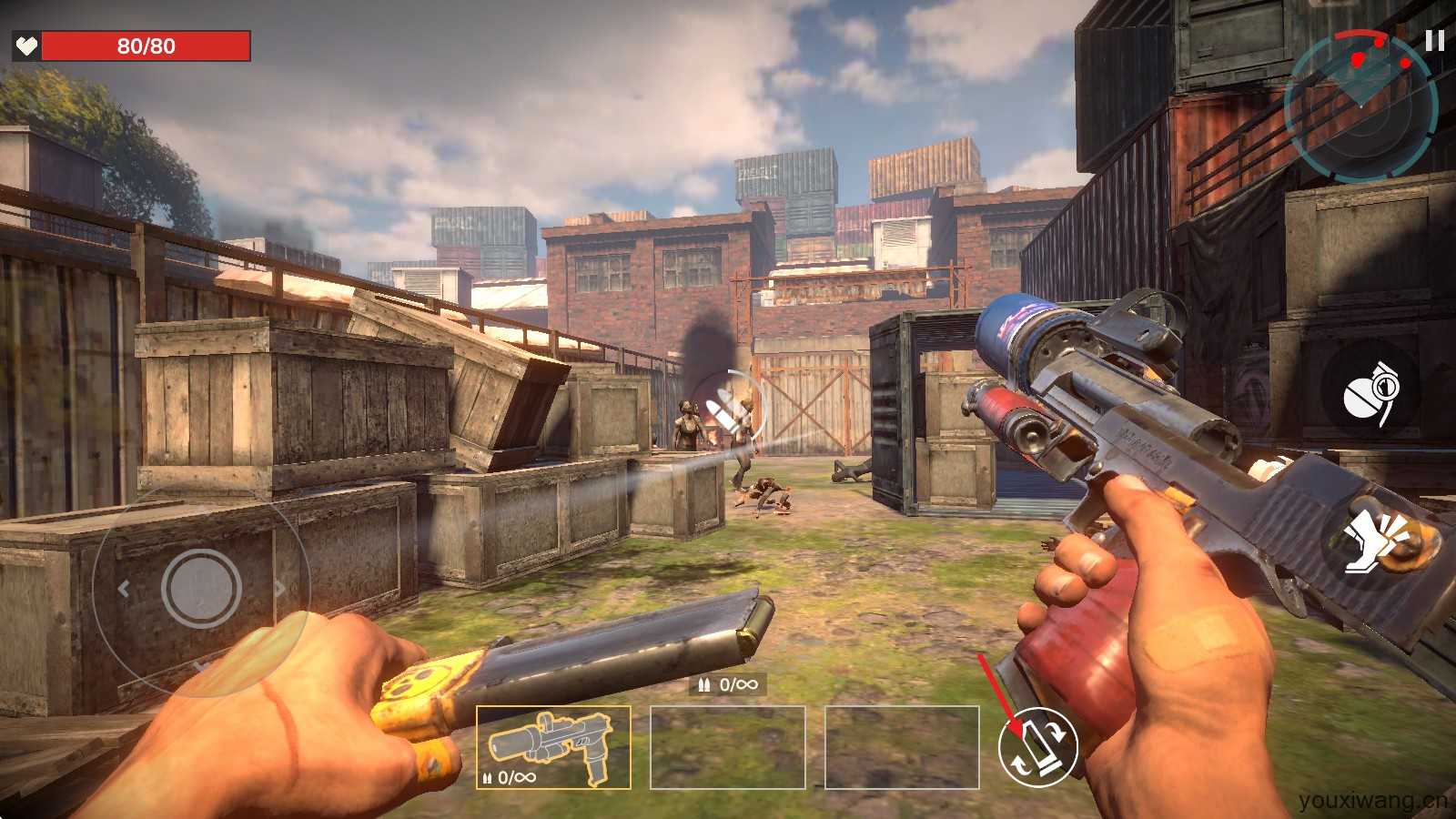Tap the virtual movement joystick
Image resolution: width=1456 pixels, height=819 pixels.
pos(201,587)
